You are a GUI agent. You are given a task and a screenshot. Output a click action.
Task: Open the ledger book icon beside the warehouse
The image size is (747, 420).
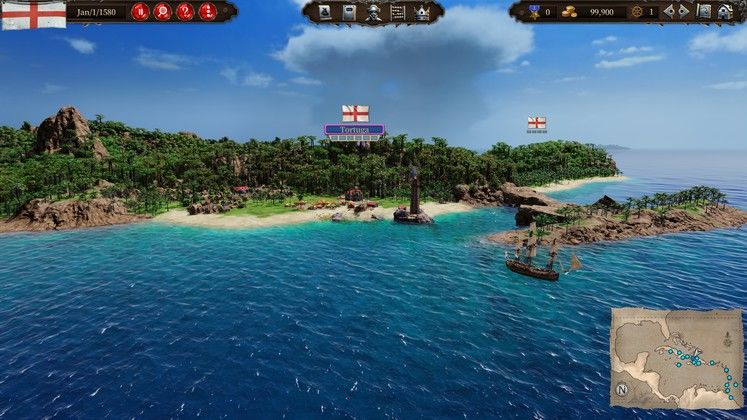tap(704, 12)
